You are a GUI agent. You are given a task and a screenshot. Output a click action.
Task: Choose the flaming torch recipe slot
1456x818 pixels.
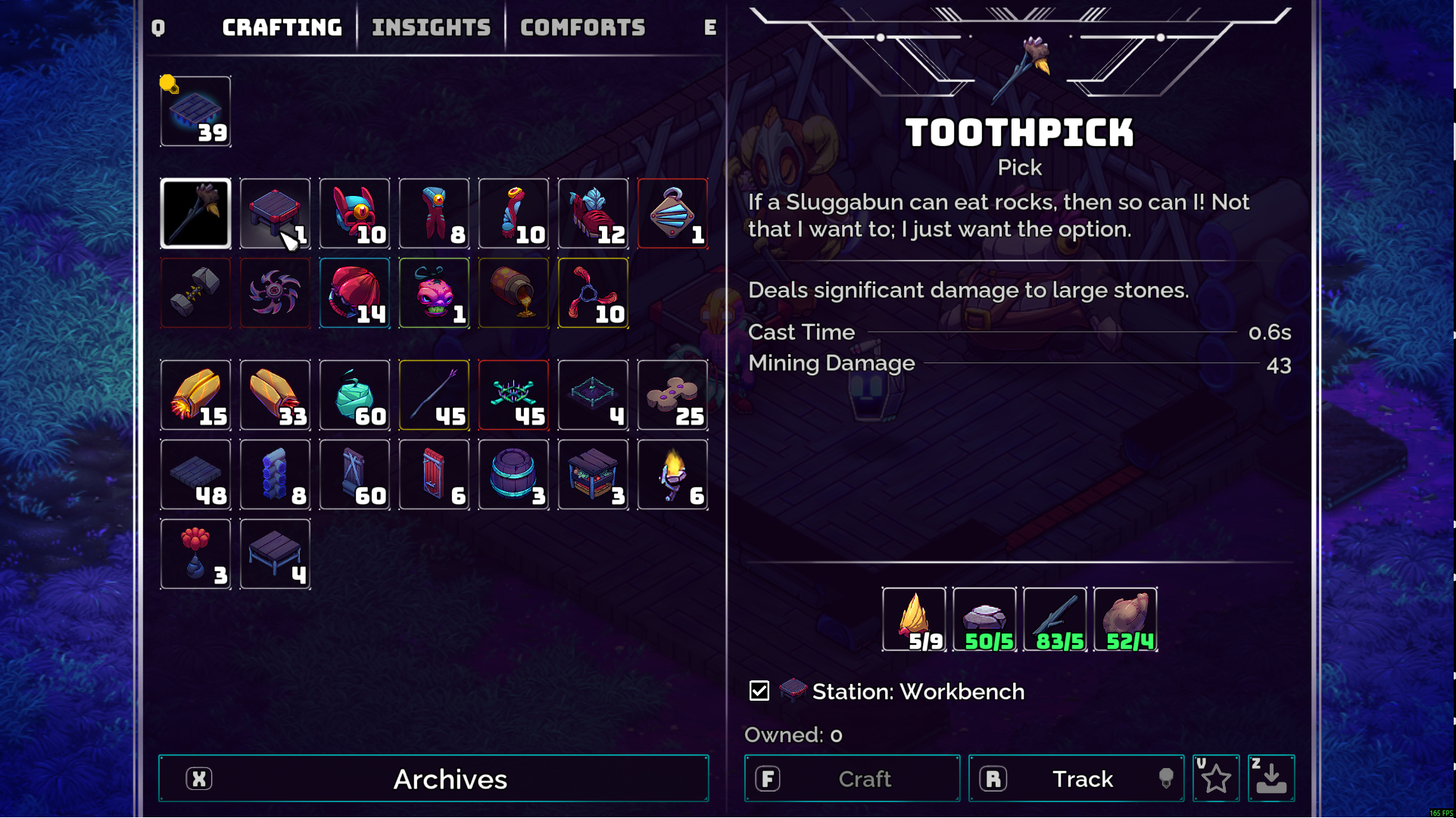click(x=672, y=475)
